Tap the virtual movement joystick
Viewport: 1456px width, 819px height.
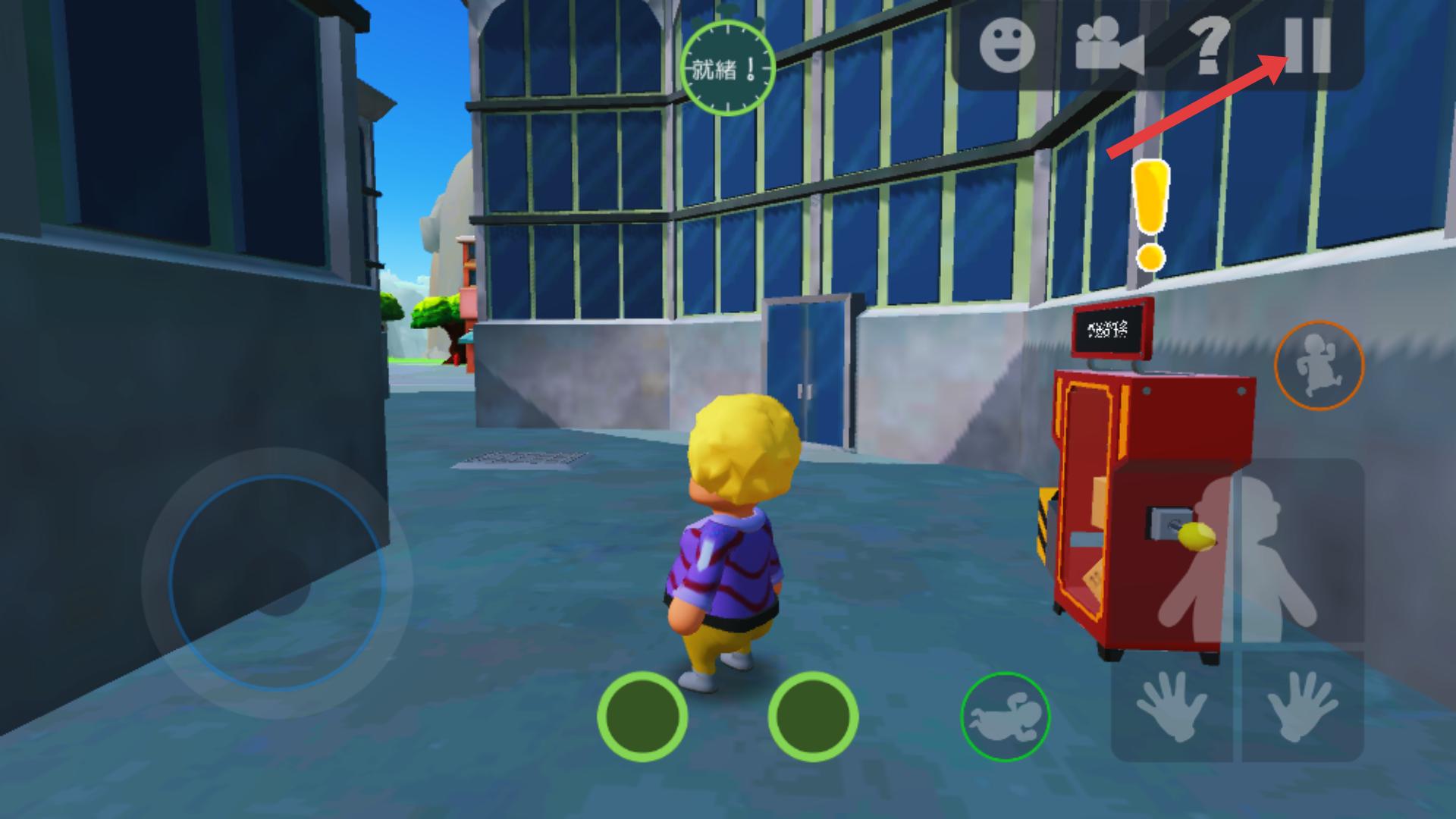(277, 583)
